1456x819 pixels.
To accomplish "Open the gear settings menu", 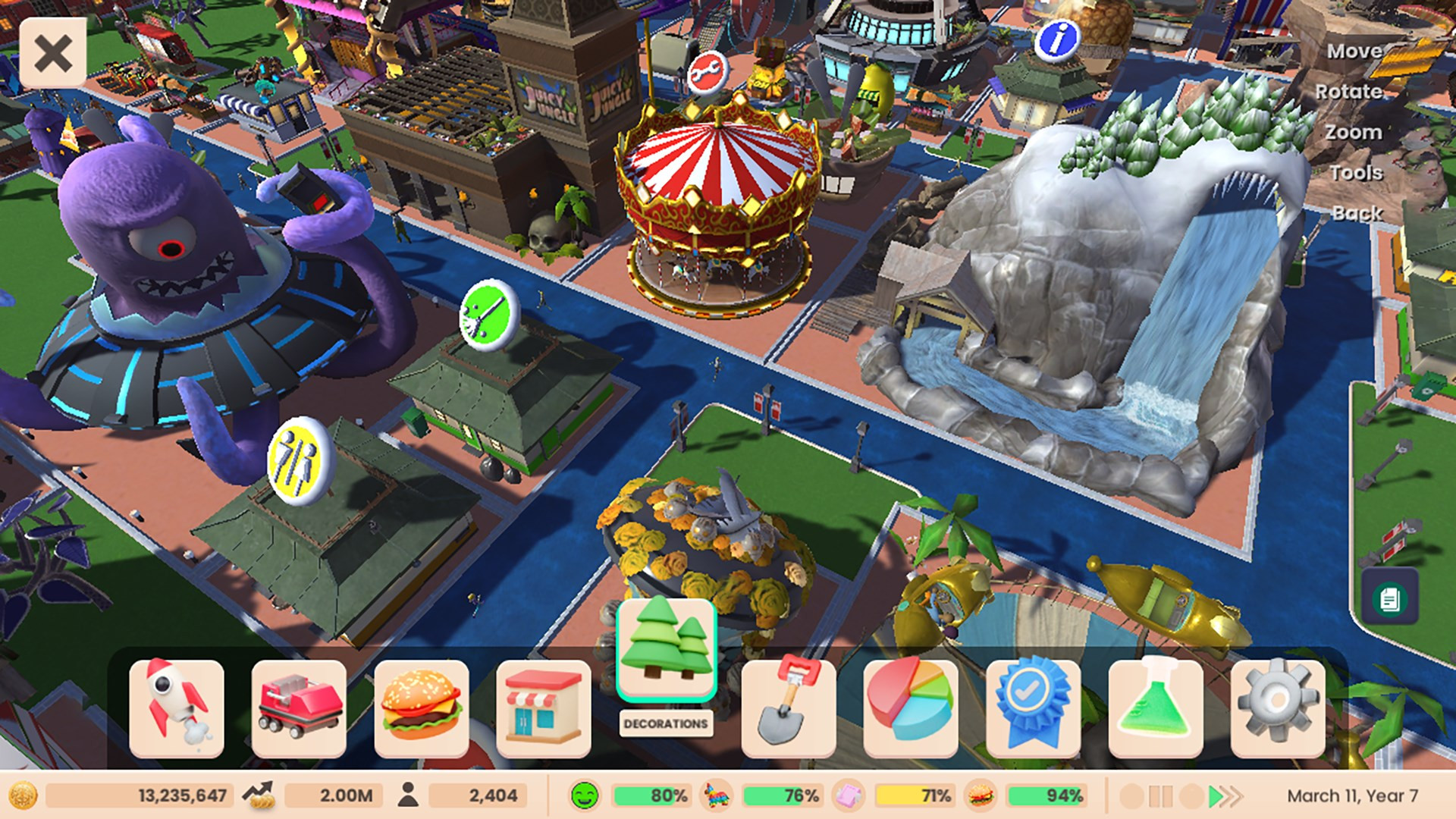I will [x=1278, y=708].
